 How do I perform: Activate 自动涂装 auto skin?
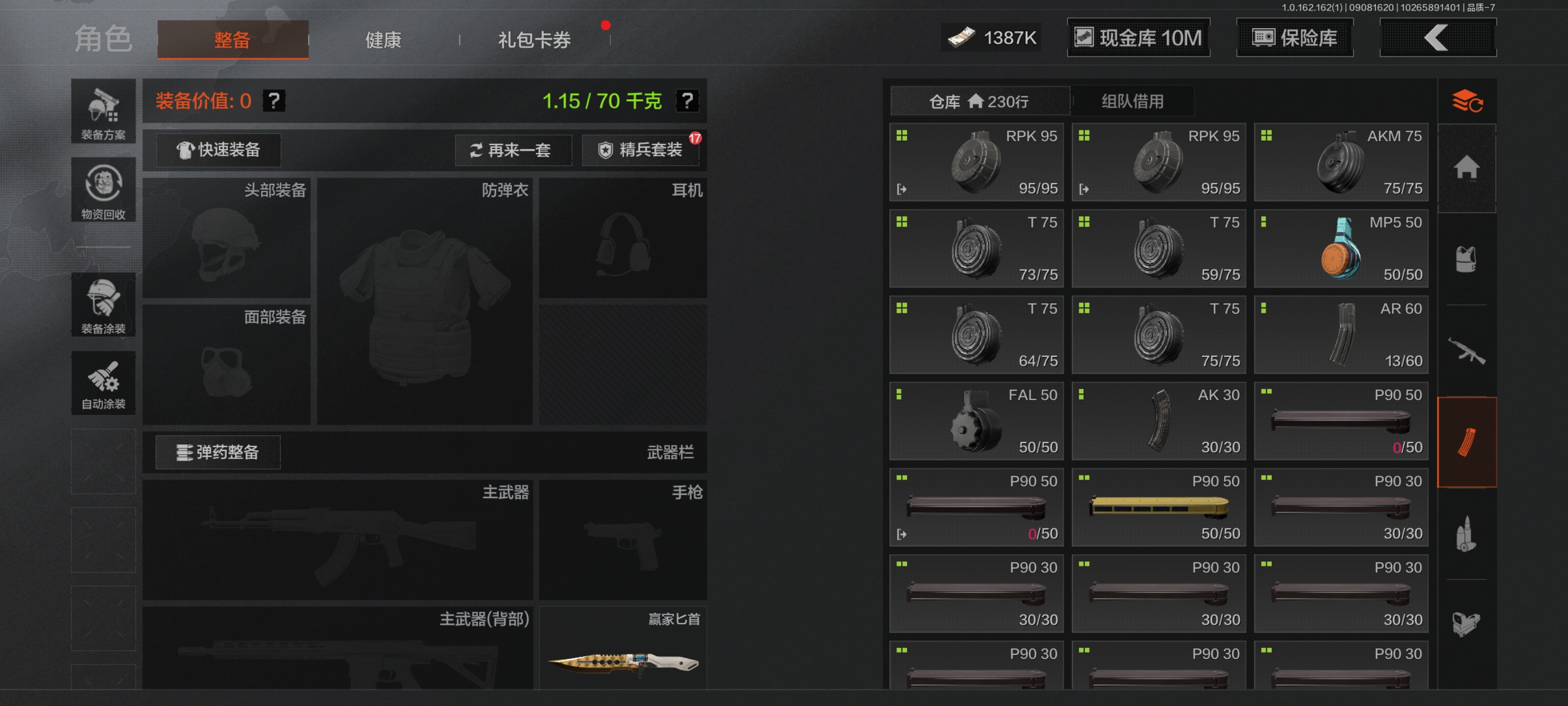coord(103,383)
